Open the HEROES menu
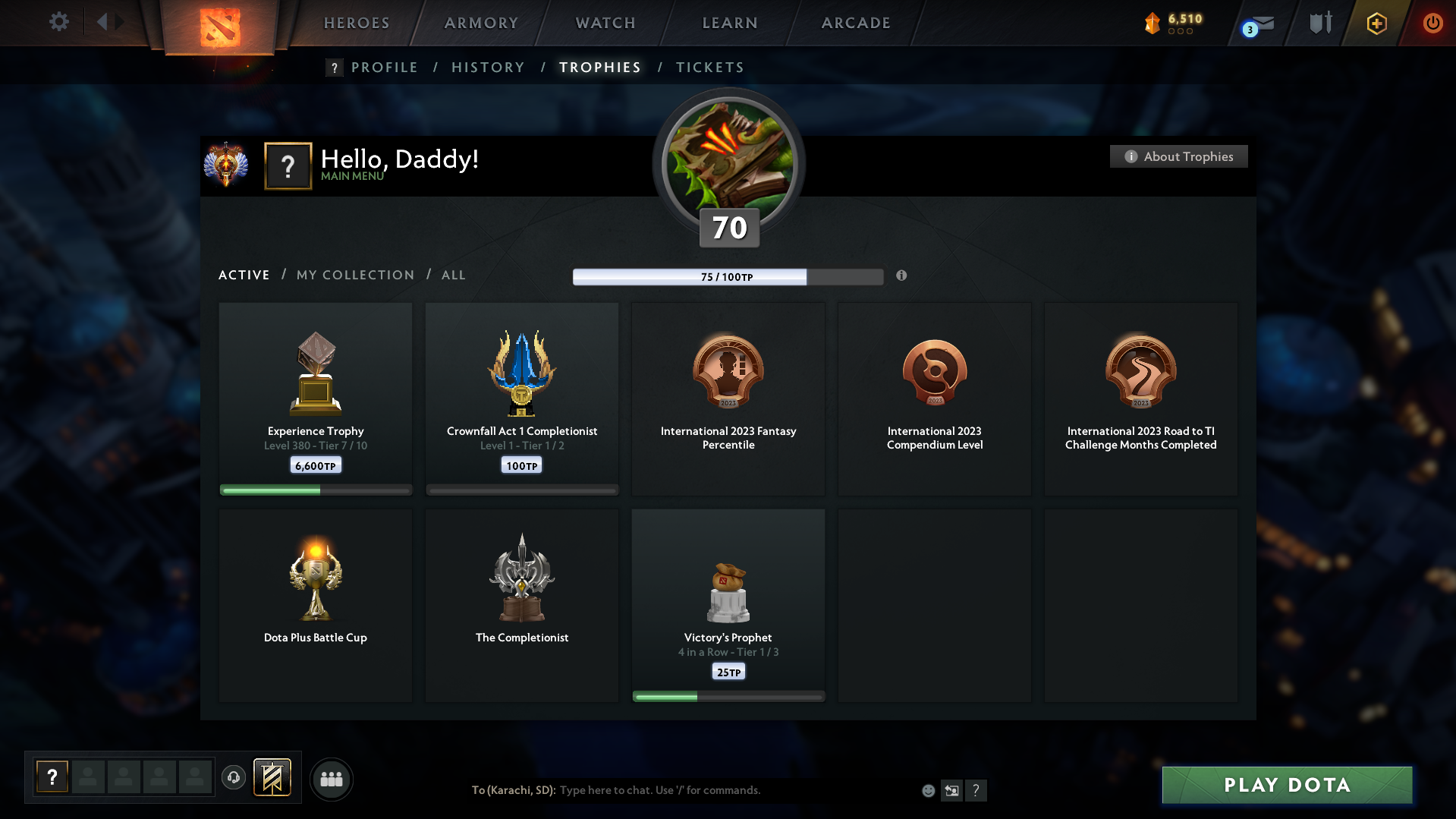The height and width of the screenshot is (819, 1456). coord(356,23)
